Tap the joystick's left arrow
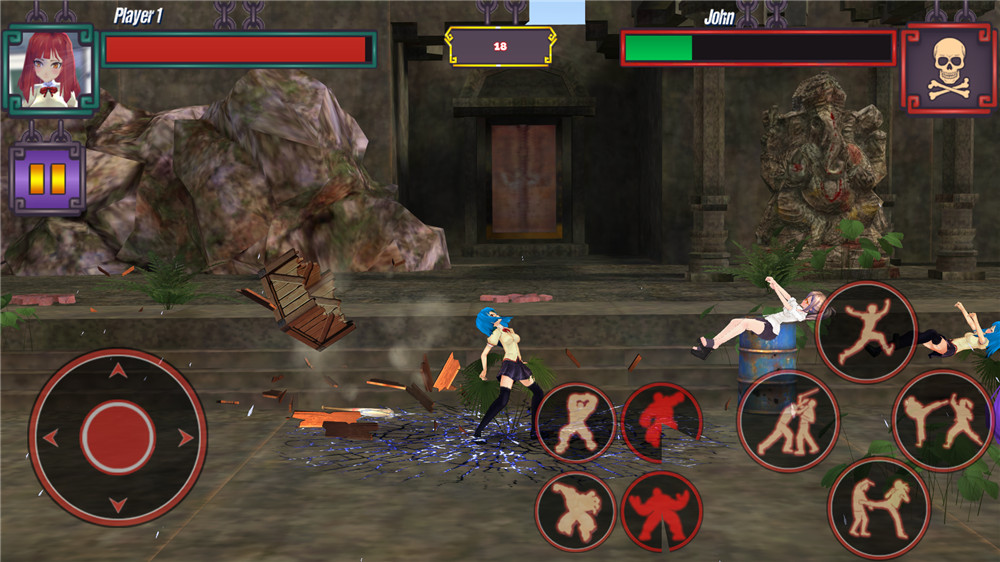The height and width of the screenshot is (562, 1000). pyautogui.click(x=51, y=437)
